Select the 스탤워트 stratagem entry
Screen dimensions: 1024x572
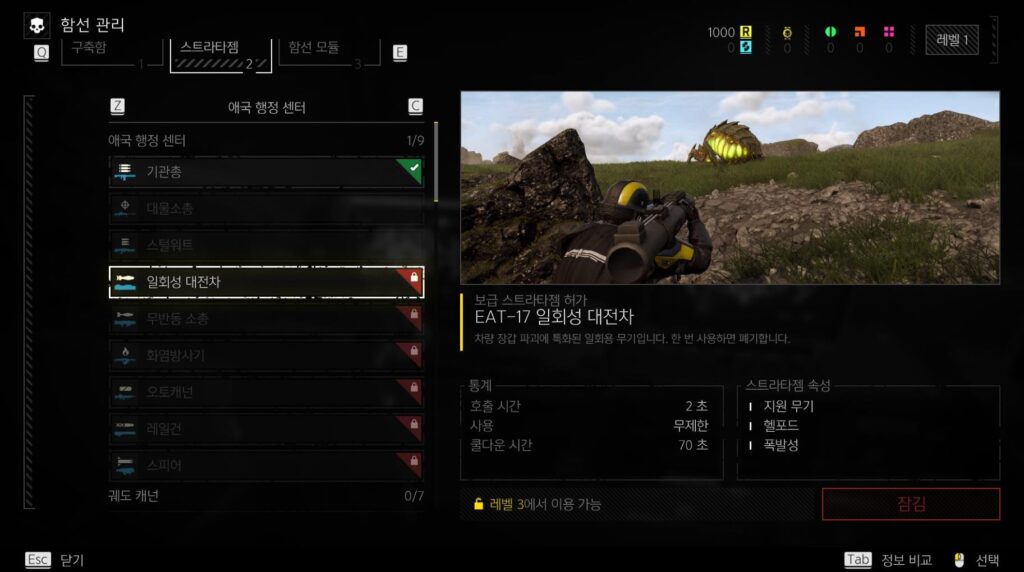point(265,244)
